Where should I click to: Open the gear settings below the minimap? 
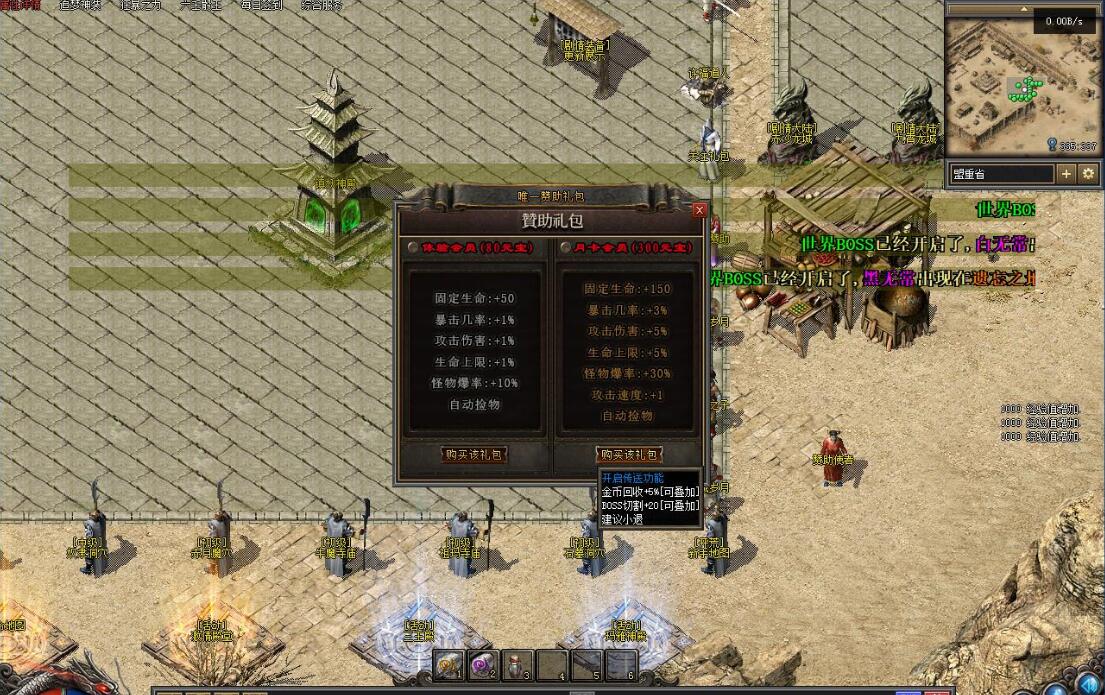click(1088, 174)
